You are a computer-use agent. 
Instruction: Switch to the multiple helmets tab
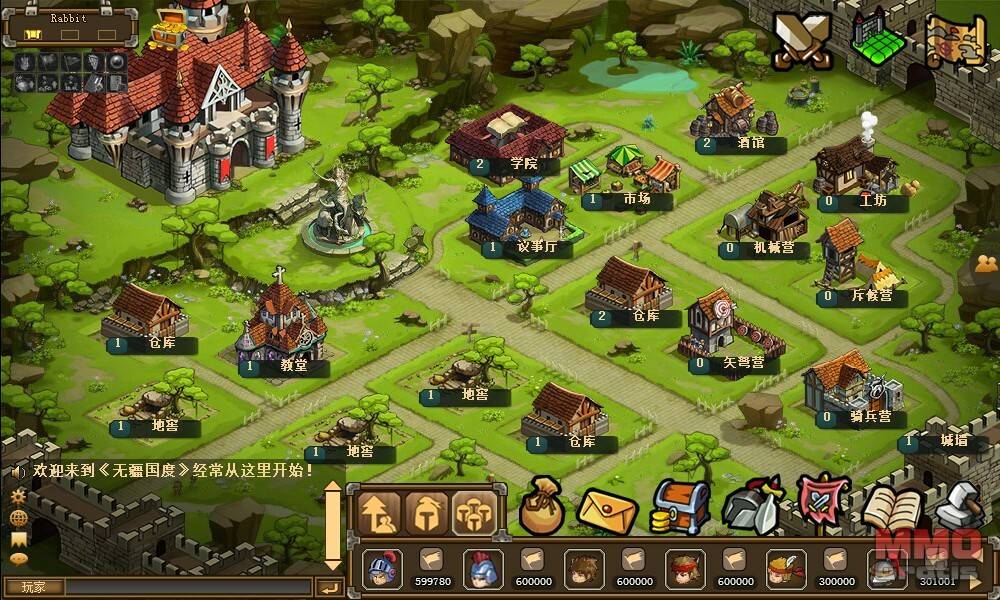474,513
